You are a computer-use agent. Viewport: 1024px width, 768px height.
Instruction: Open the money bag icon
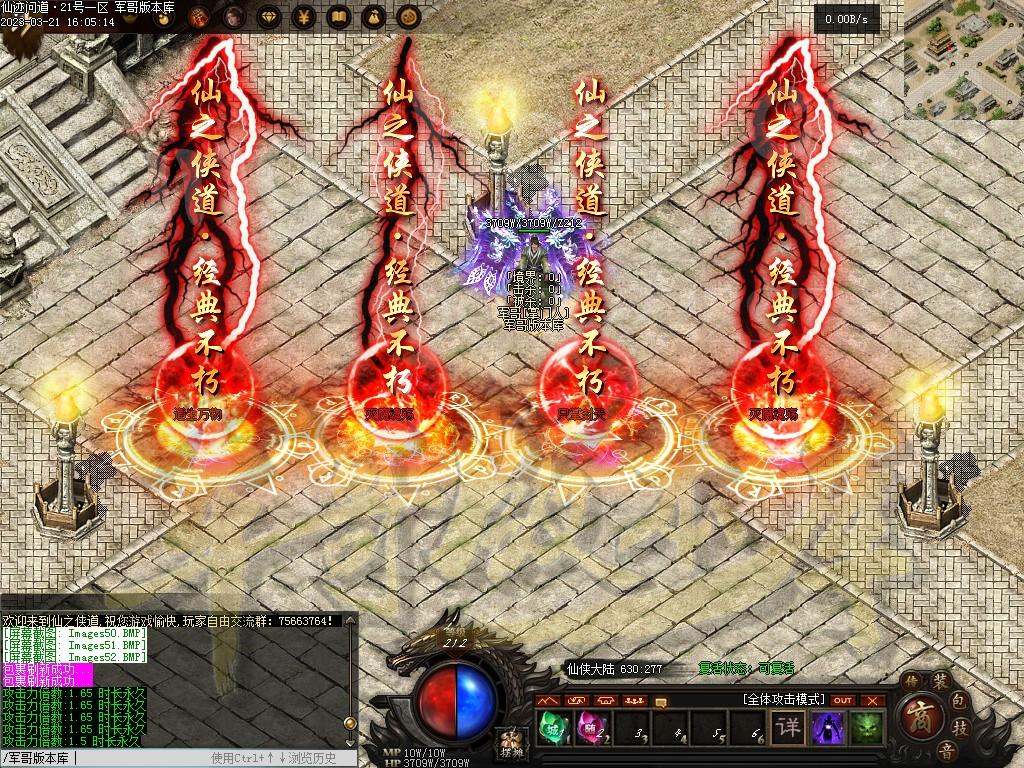[372, 16]
